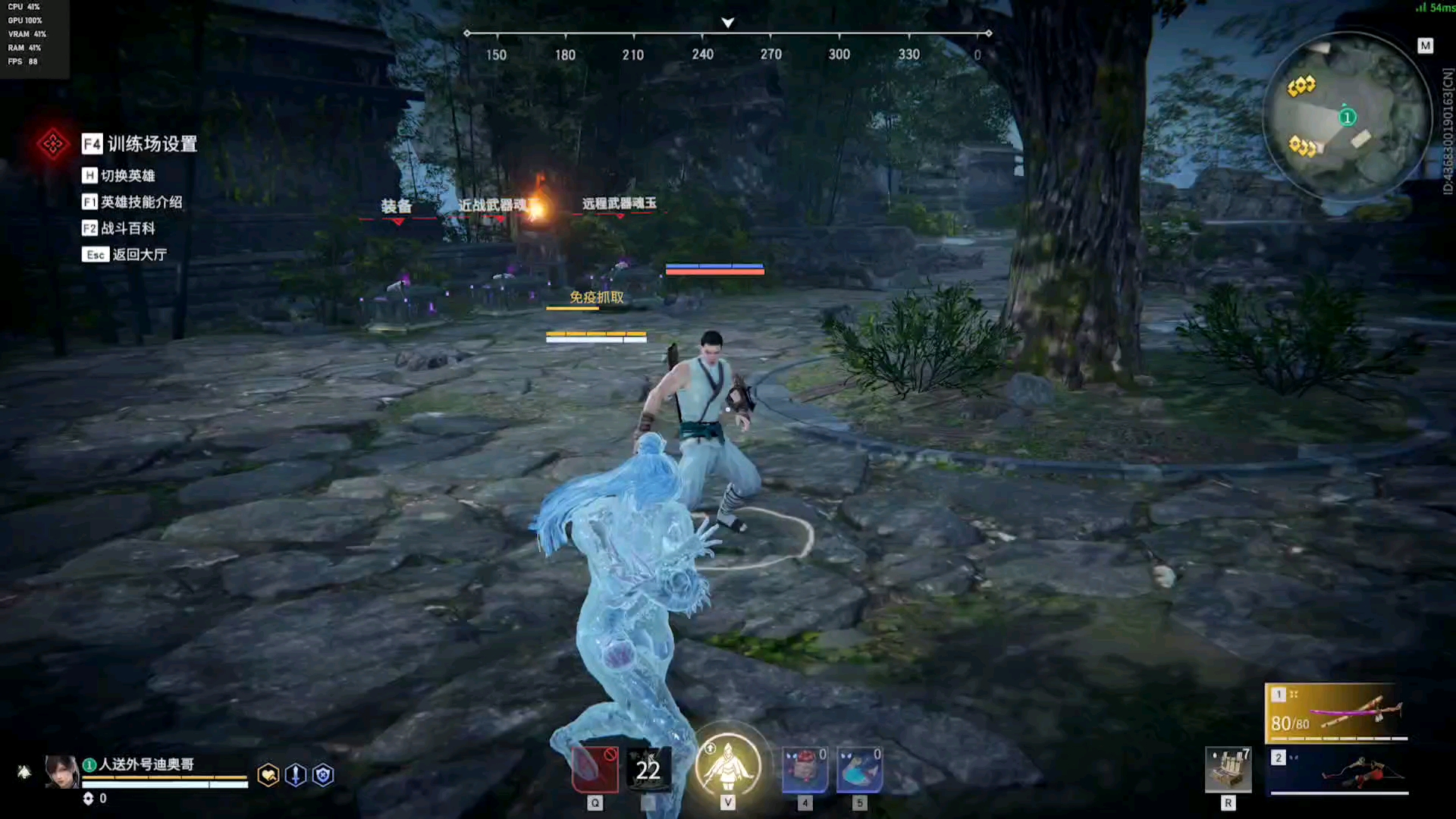
Task: Select the red pouch consumable slot
Action: pyautogui.click(x=805, y=769)
